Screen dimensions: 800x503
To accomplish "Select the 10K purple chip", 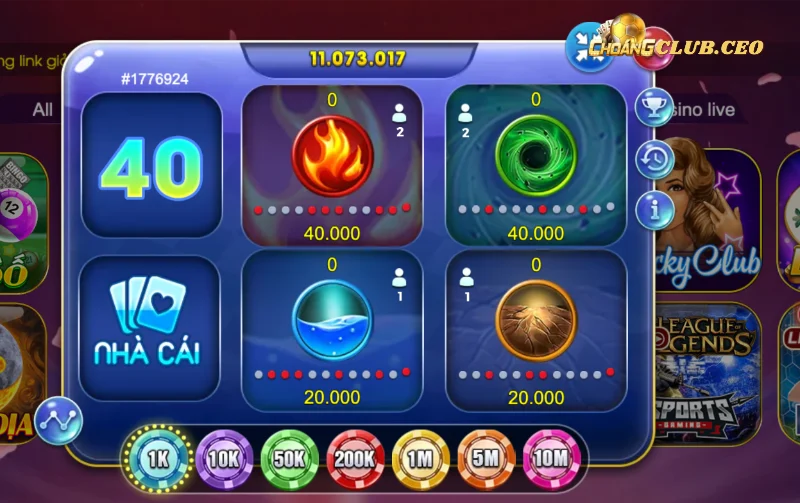I will [x=224, y=458].
